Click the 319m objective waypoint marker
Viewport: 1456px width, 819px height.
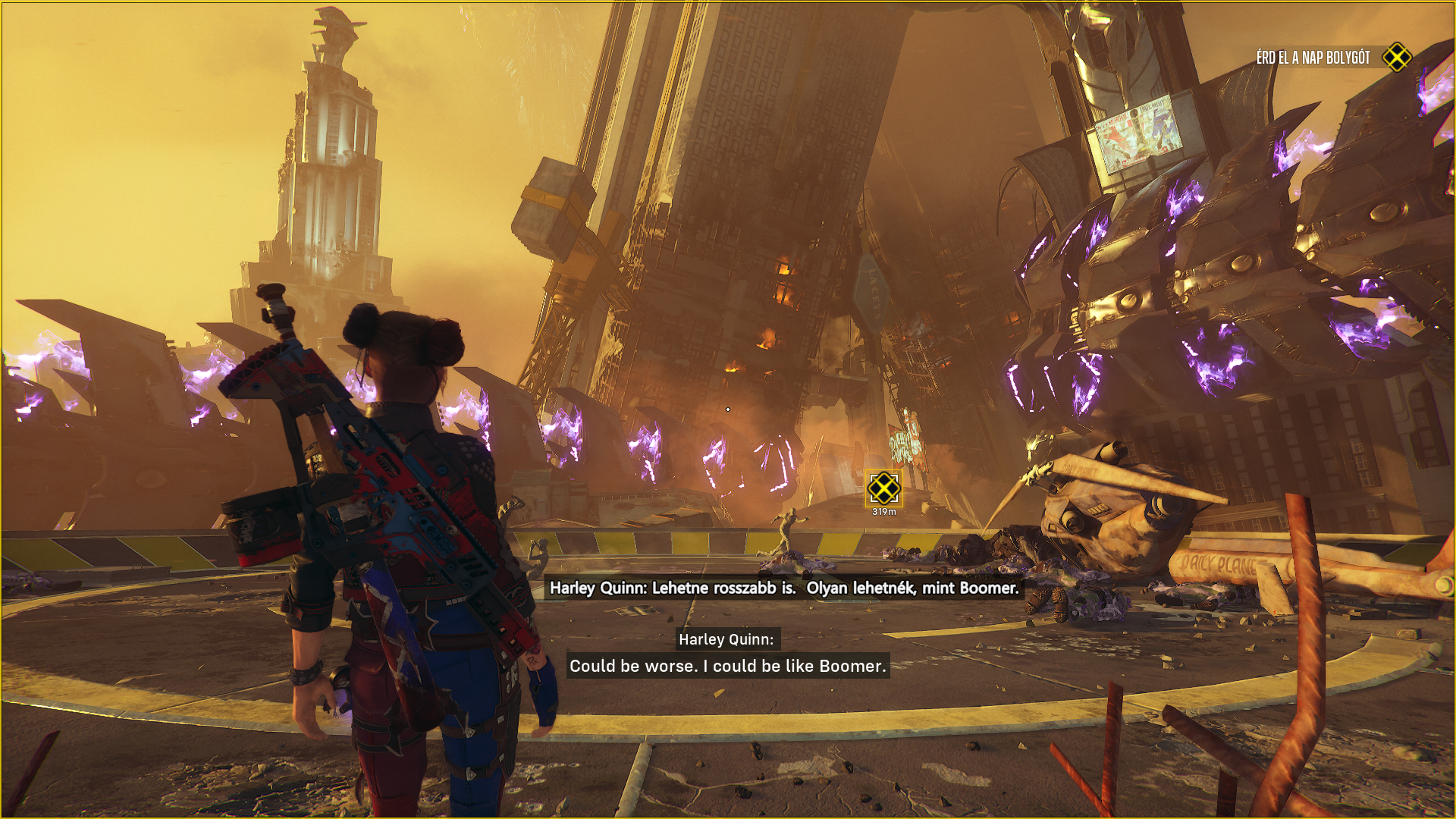pyautogui.click(x=883, y=489)
